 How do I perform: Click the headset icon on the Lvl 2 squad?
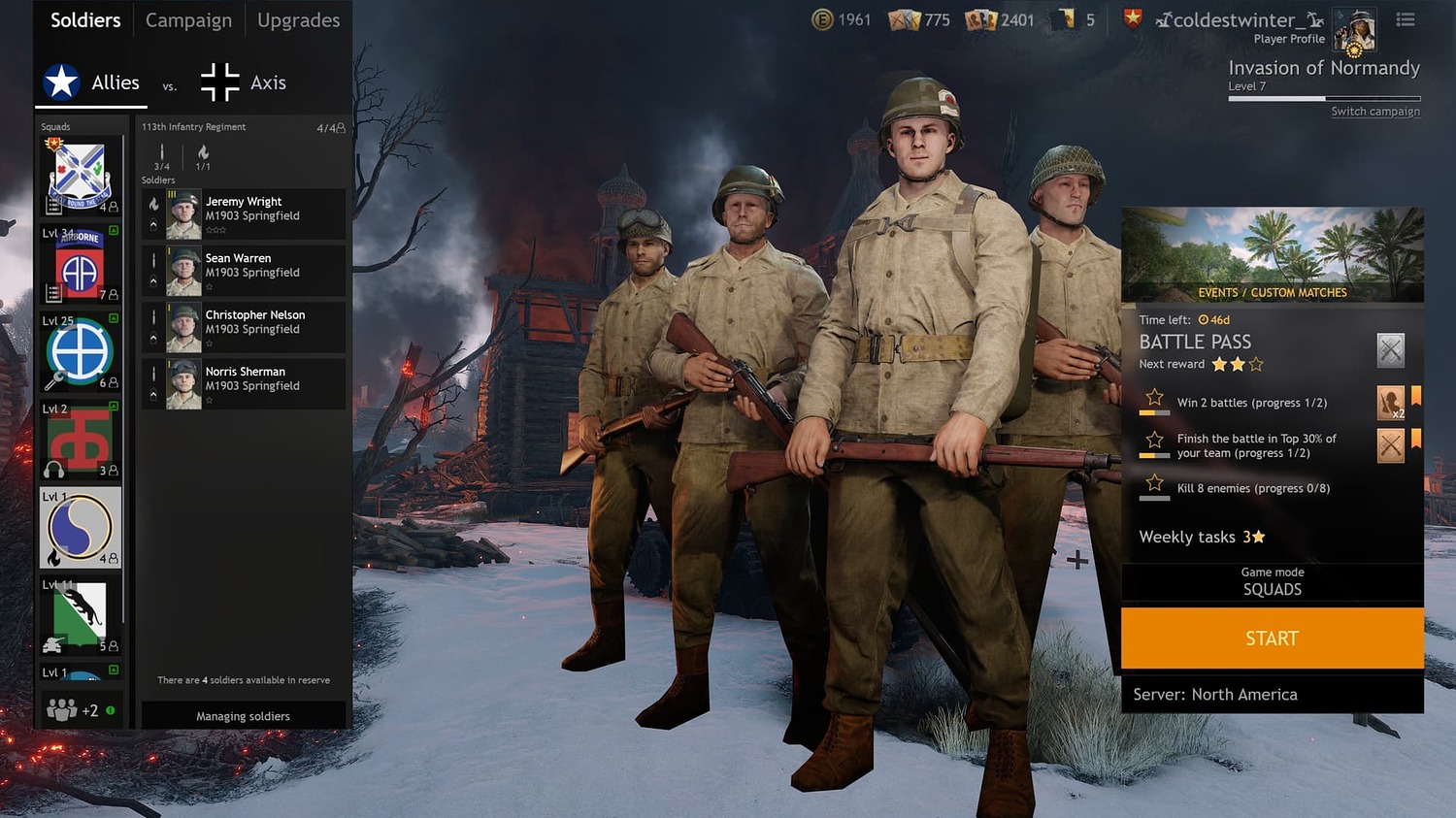click(52, 470)
